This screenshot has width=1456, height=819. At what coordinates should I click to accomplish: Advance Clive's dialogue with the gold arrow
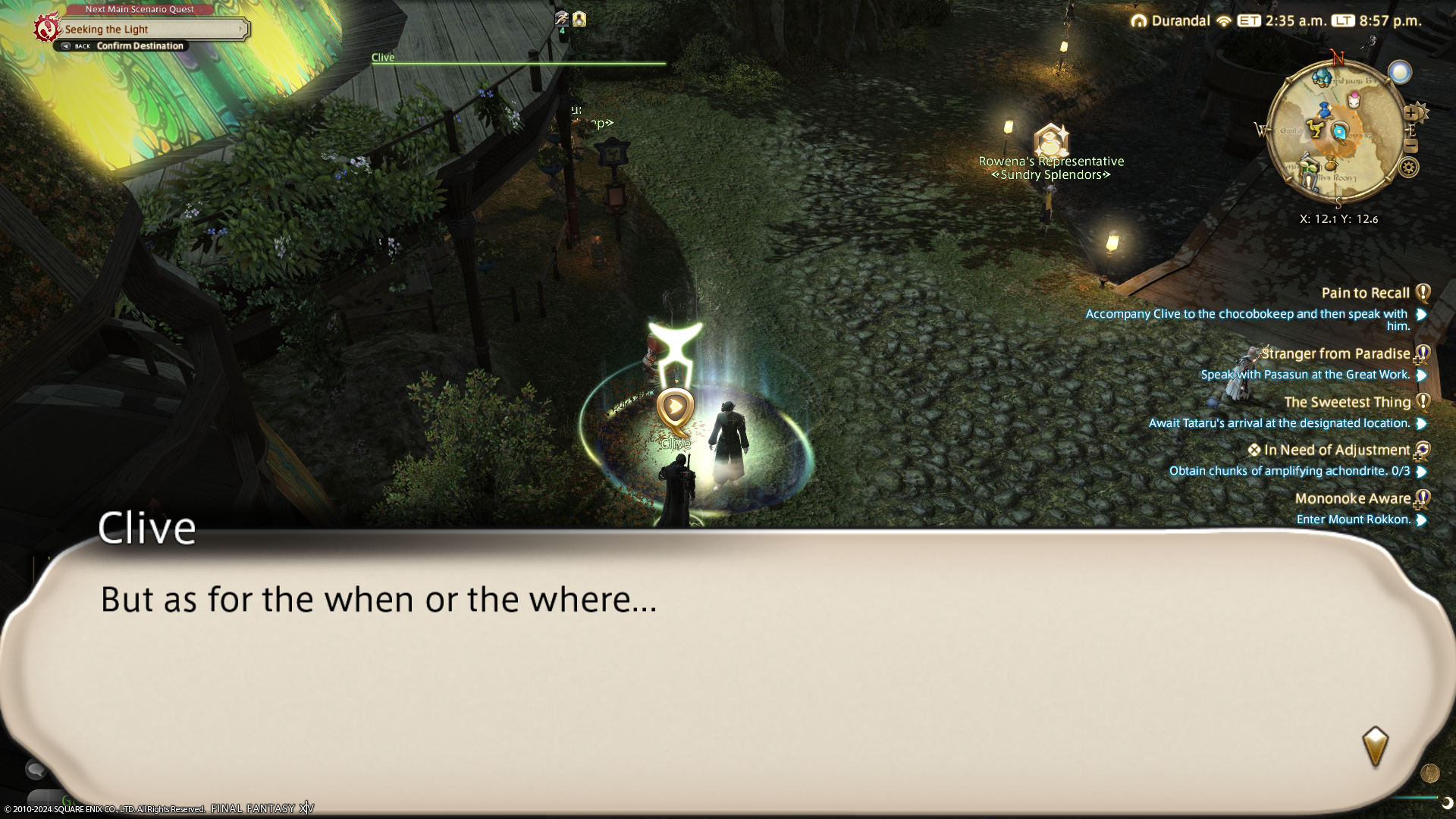point(1375,745)
